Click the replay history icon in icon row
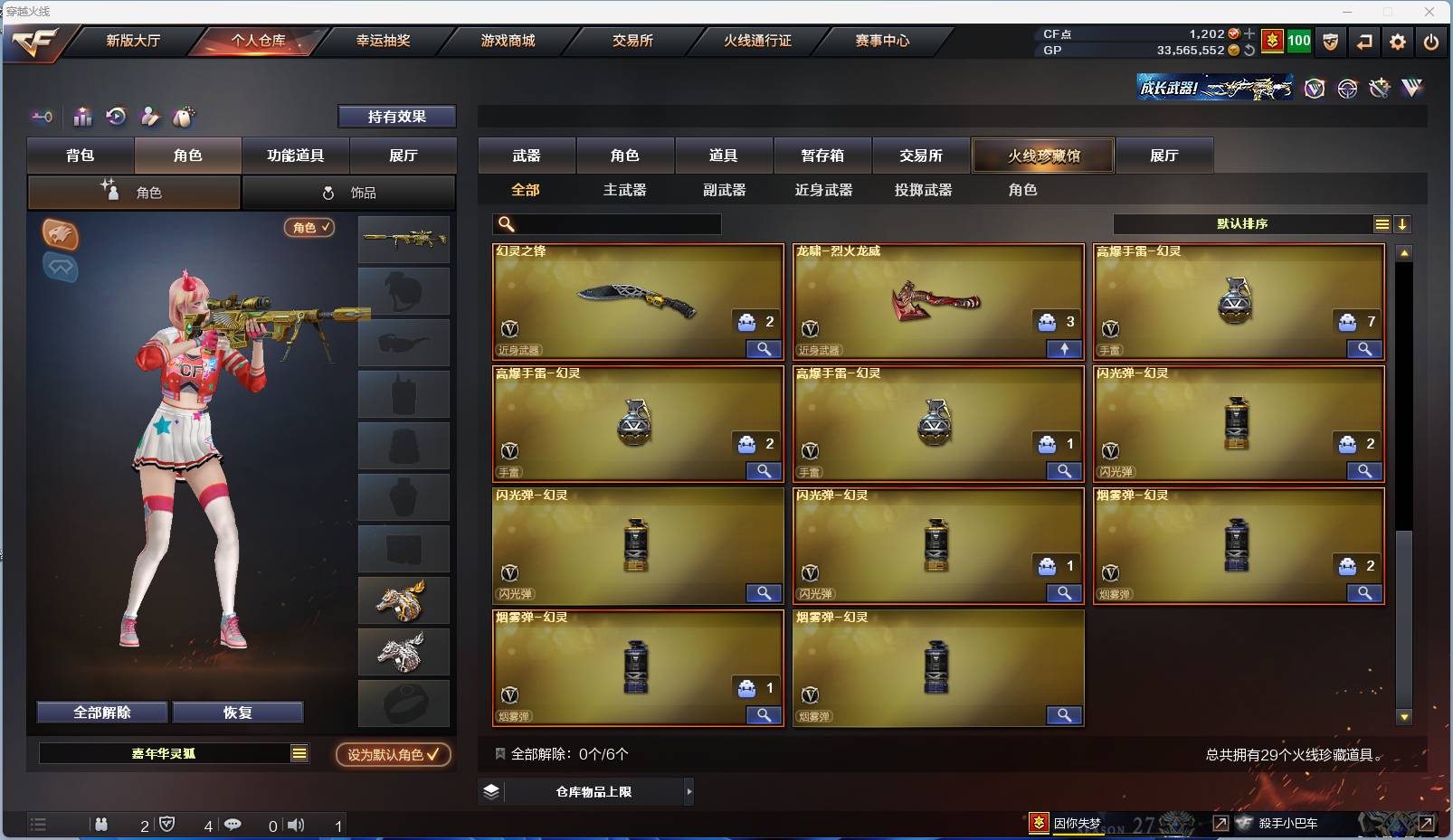Viewport: 1453px width, 840px height. pos(116,117)
